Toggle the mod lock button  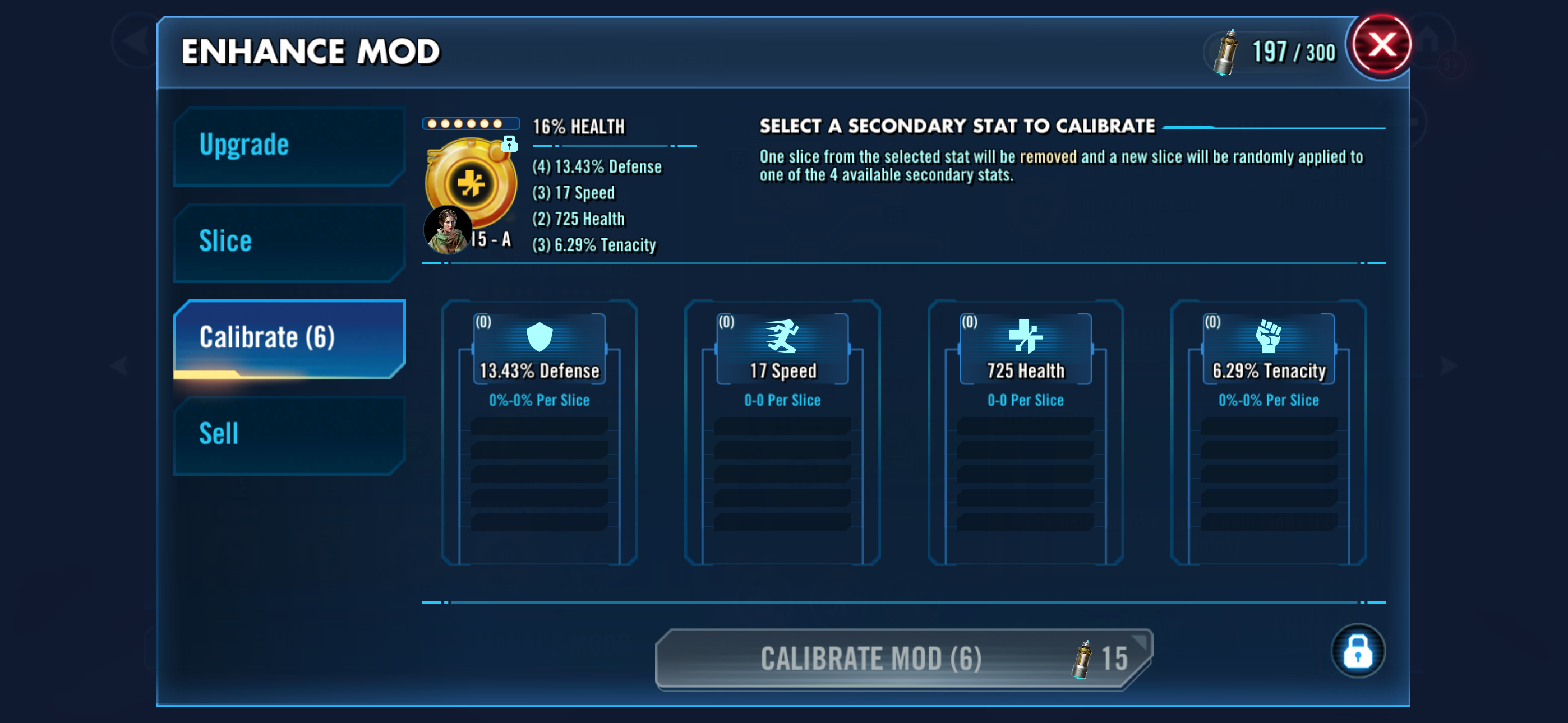pyautogui.click(x=1357, y=651)
